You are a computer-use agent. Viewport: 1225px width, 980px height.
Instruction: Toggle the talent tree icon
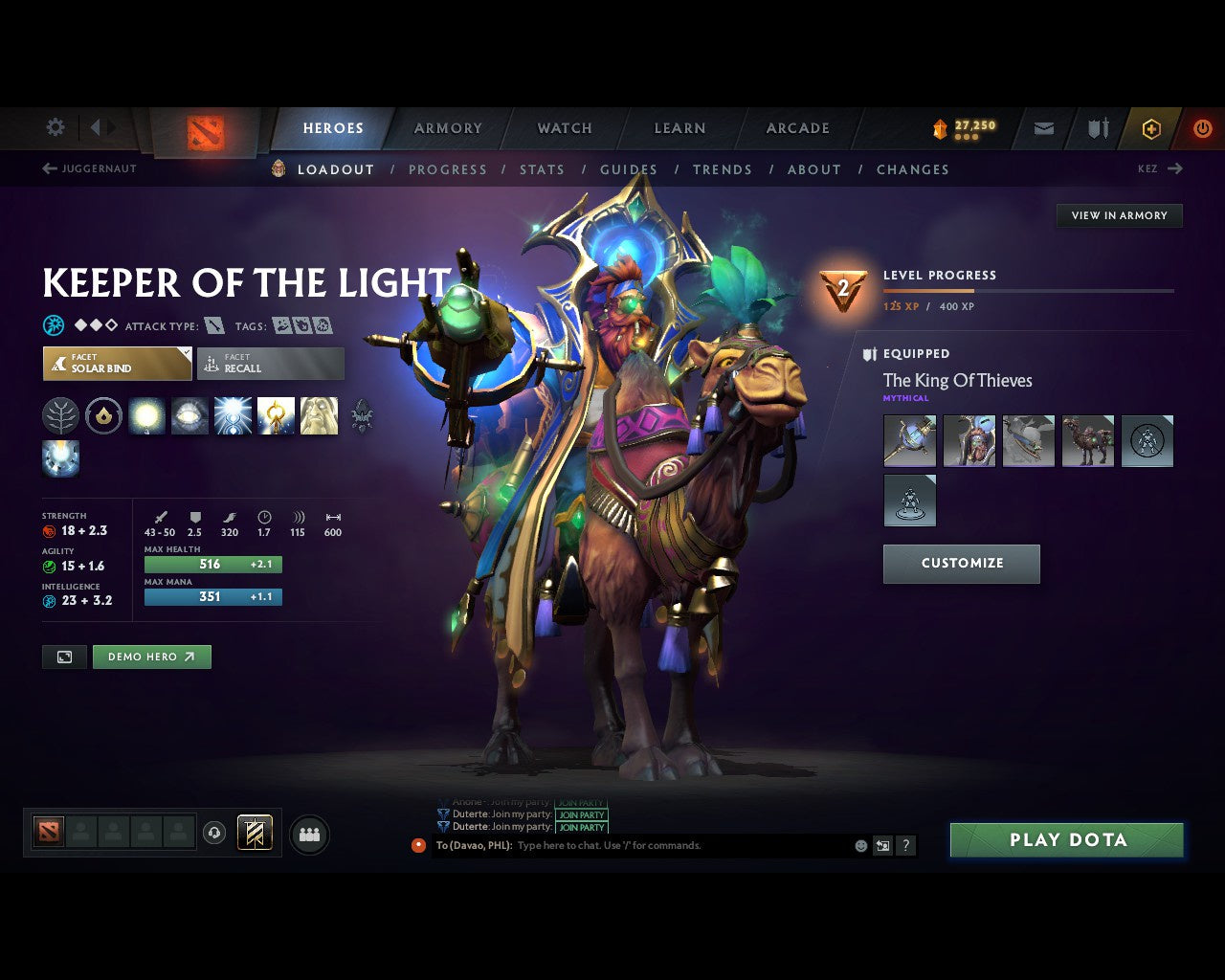[x=60, y=415]
